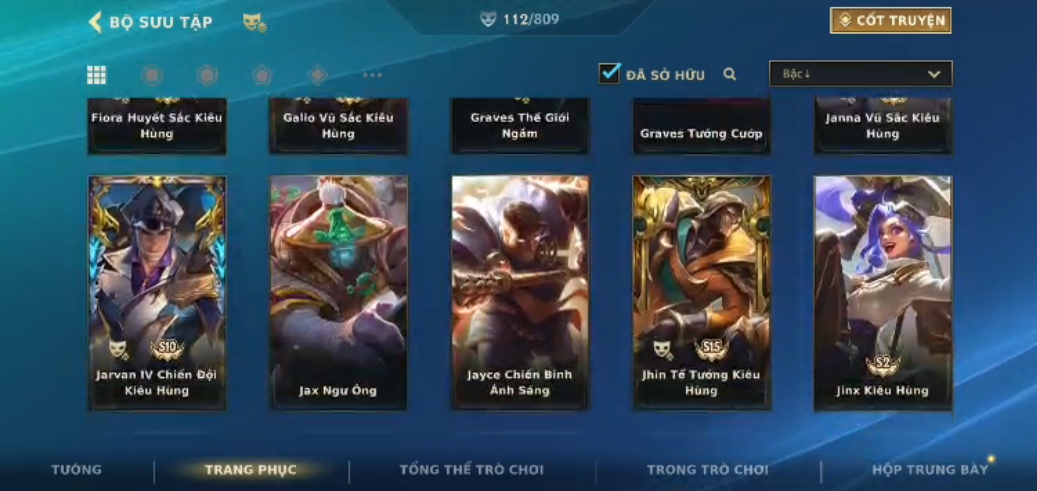Switch to Tổng Thể Trò Chơi tab
The image size is (1037, 491).
[472, 470]
